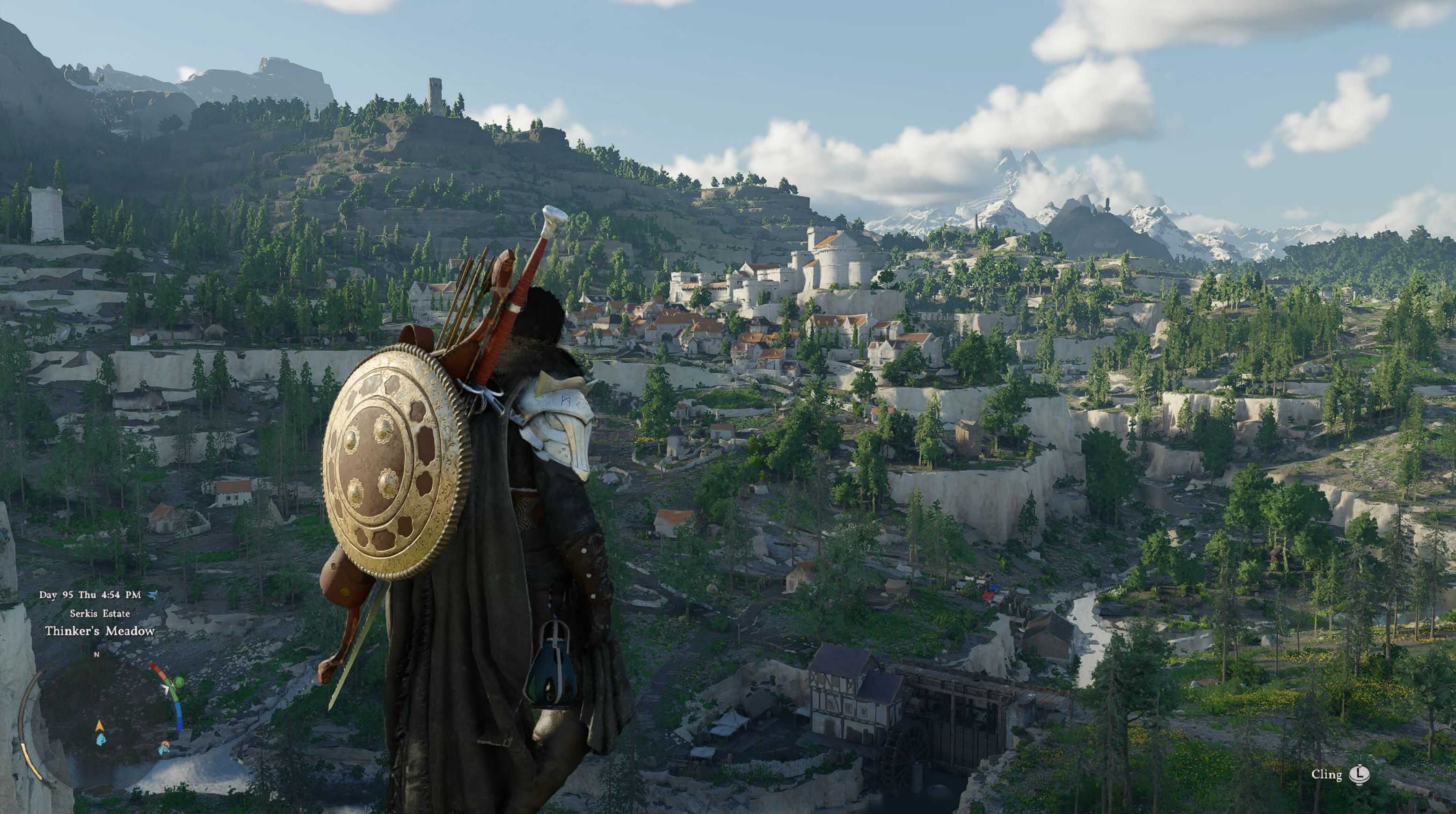Click the blue horse marker below the player arrow
This screenshot has width=1456, height=814.
[100, 738]
